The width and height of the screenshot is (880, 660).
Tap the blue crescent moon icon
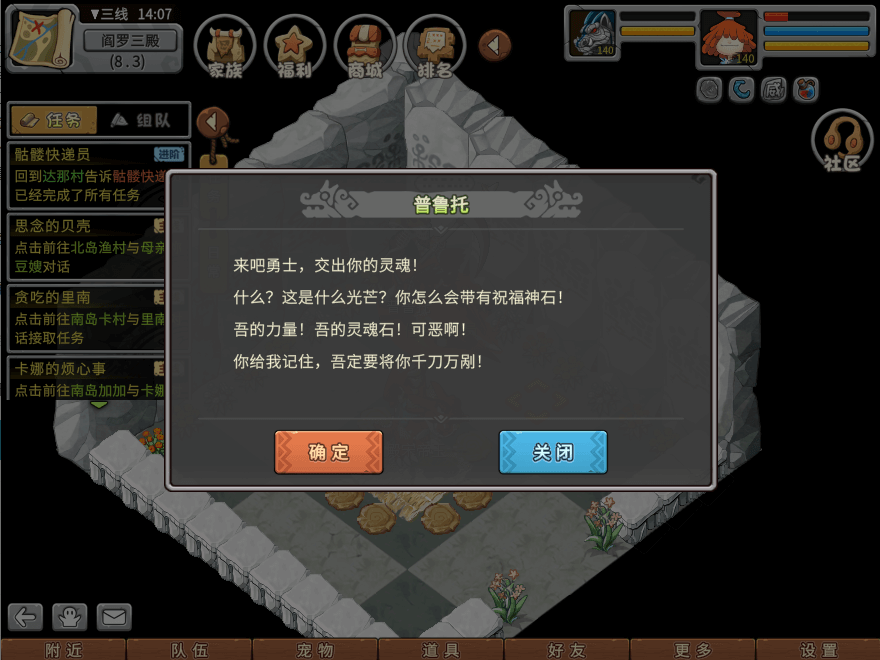pyautogui.click(x=741, y=90)
